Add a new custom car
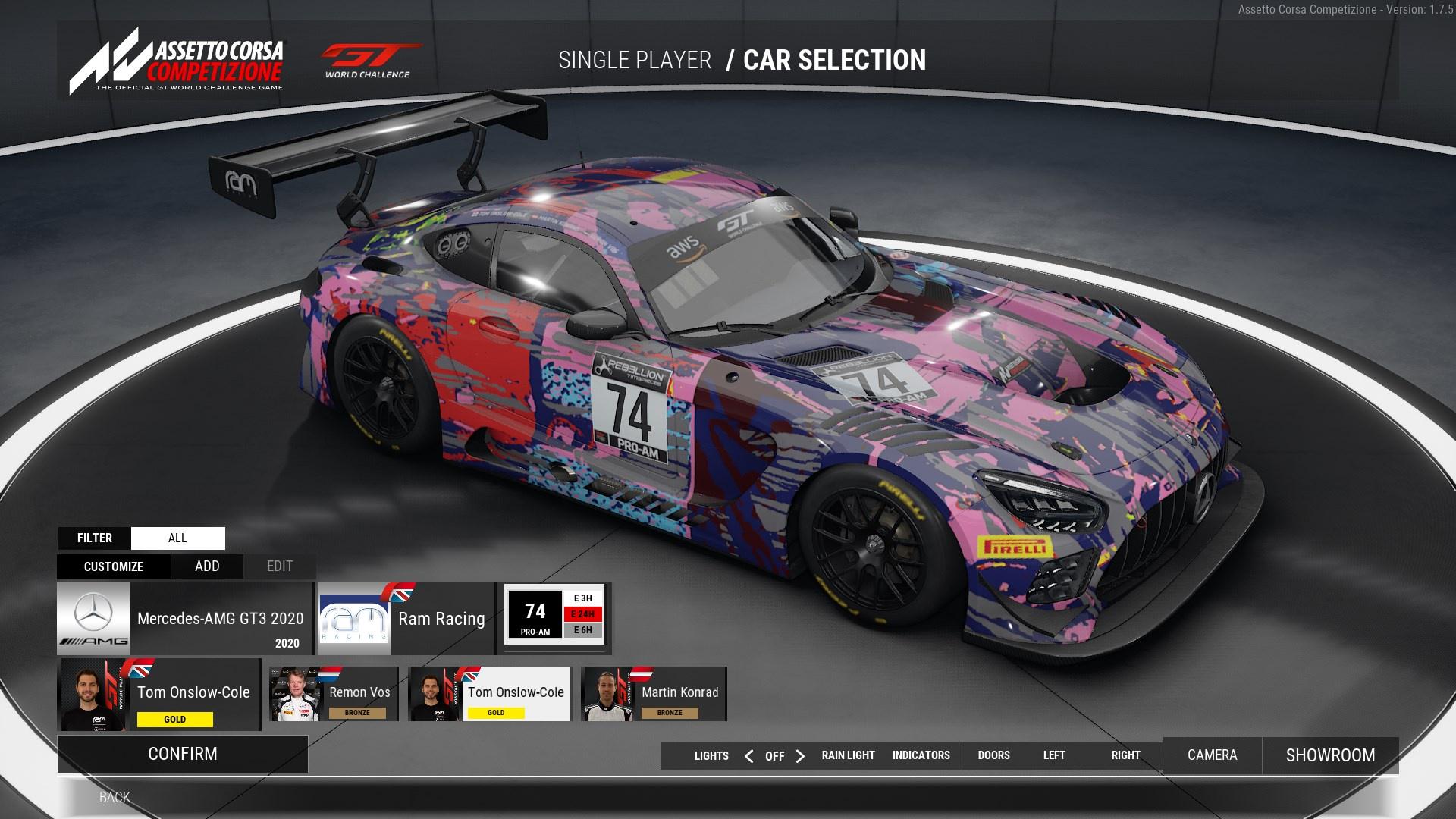 (x=207, y=566)
